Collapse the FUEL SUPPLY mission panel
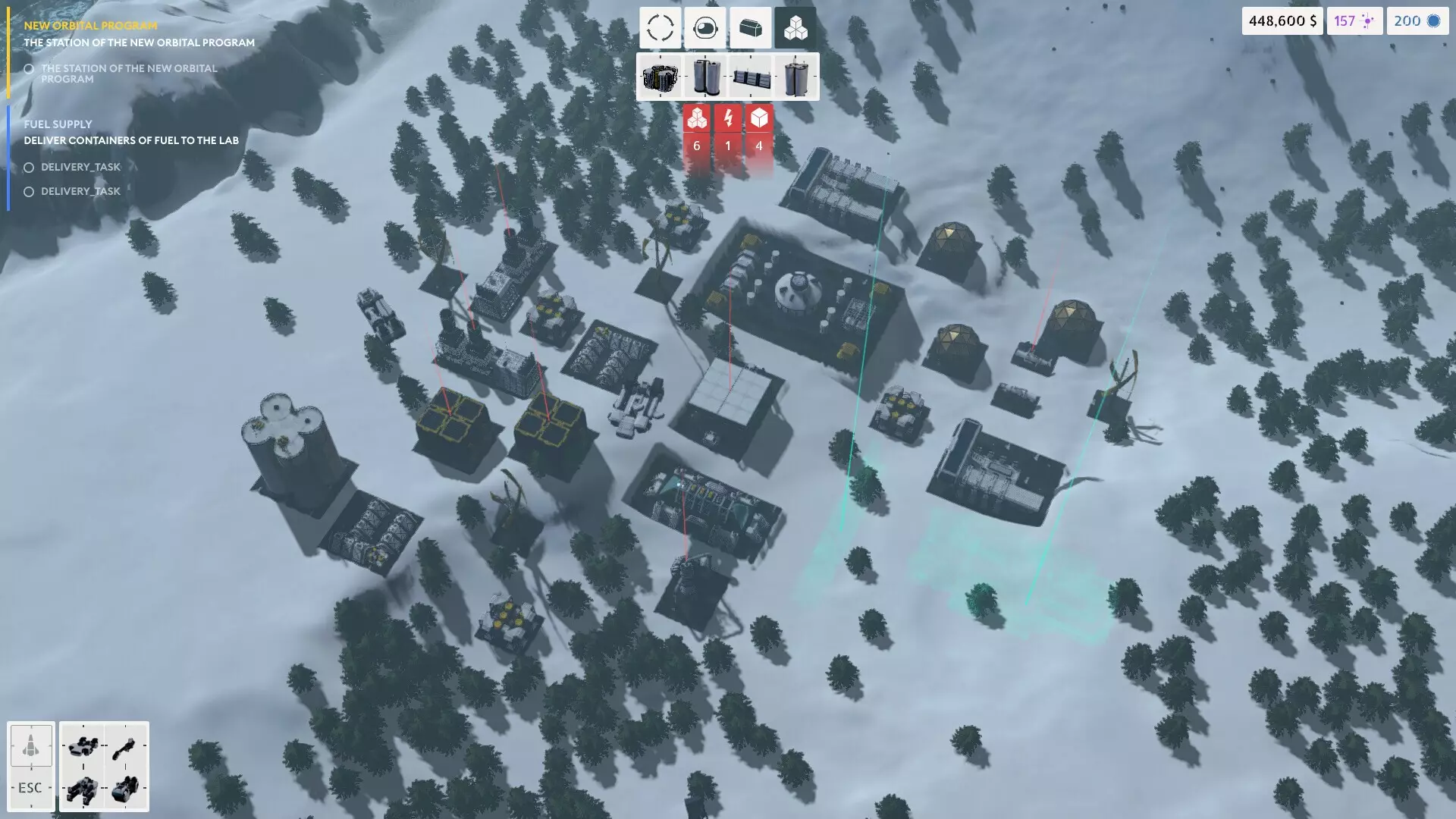 (x=58, y=124)
